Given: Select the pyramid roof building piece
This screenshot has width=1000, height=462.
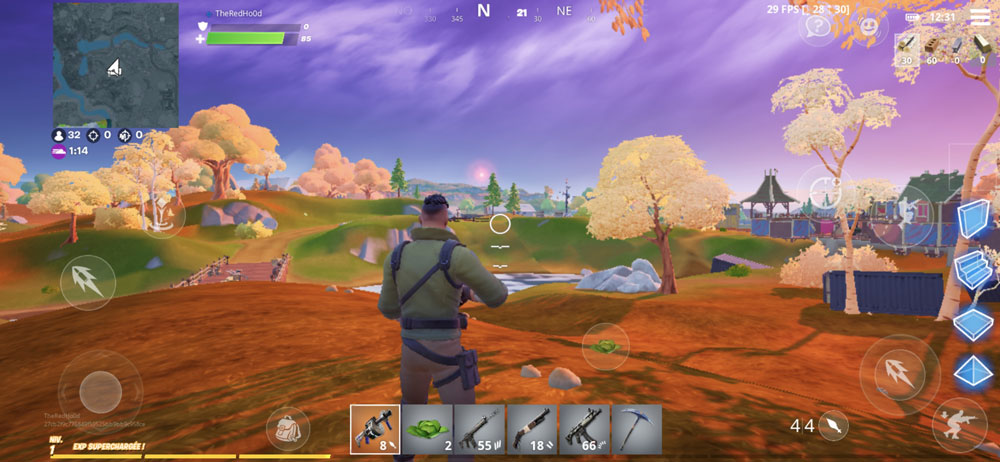Looking at the screenshot, I should (x=972, y=372).
